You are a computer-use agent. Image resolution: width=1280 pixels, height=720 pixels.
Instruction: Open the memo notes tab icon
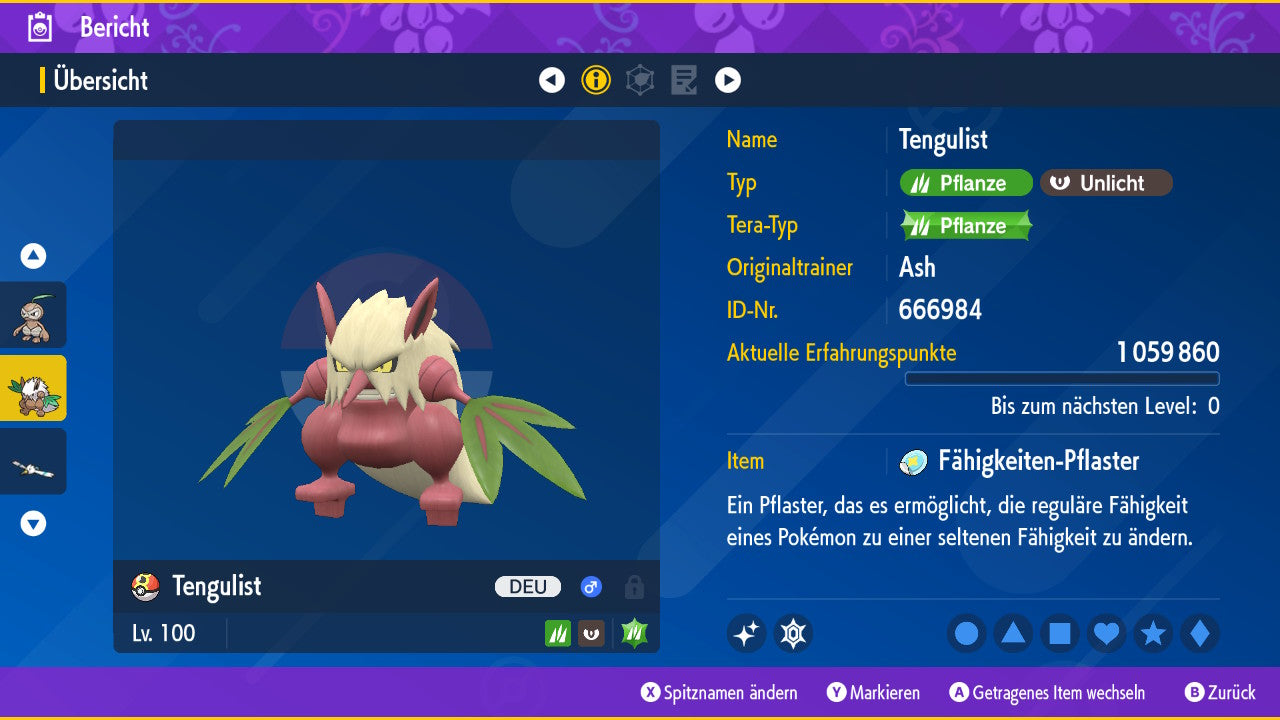point(684,80)
